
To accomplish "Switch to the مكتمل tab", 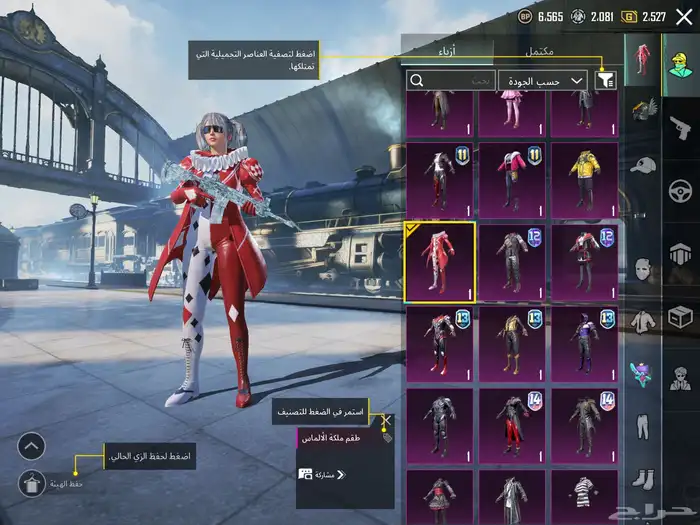I will (x=546, y=51).
